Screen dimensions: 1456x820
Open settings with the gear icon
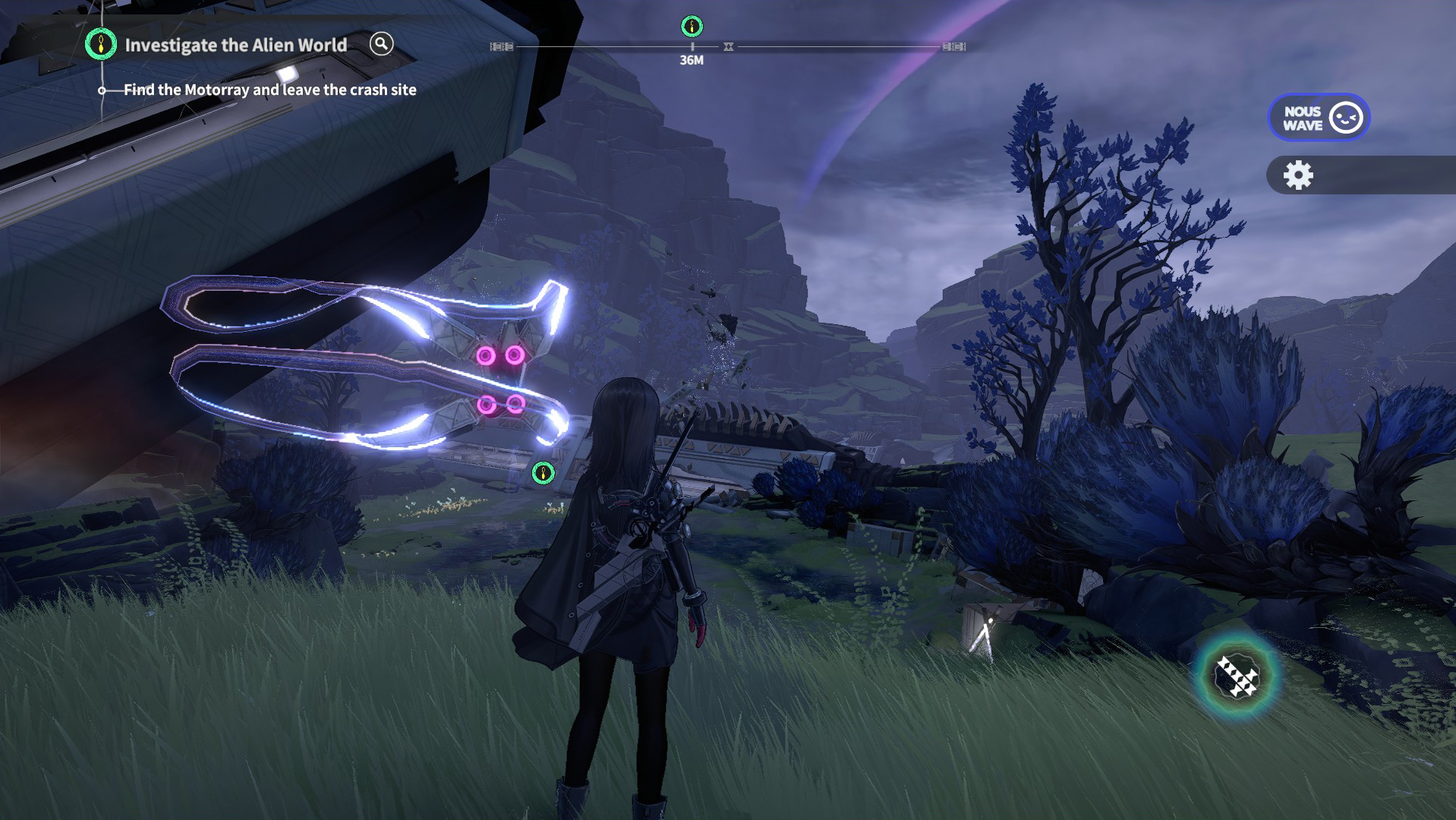tap(1298, 175)
